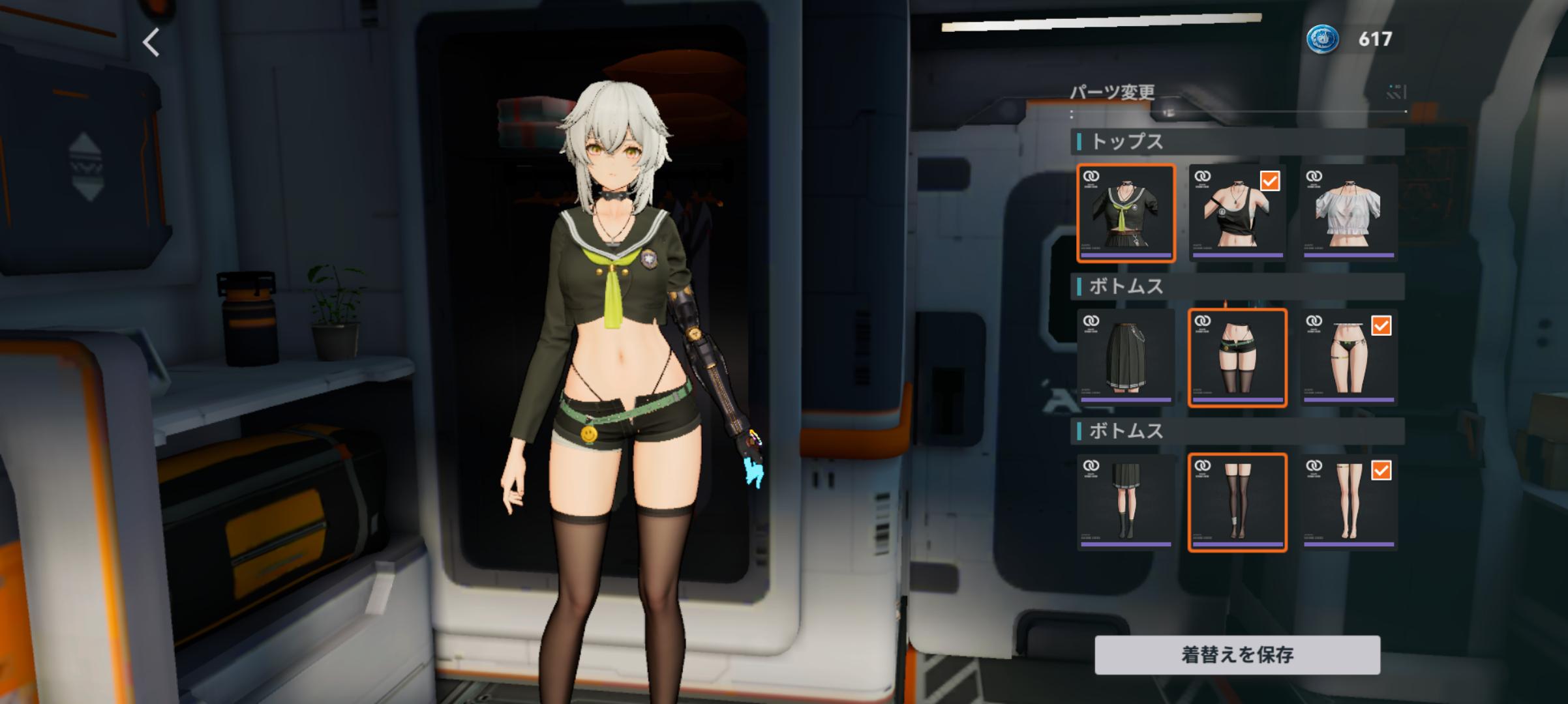
Task: Save outfit with 着替えを保存 button
Action: (x=1237, y=654)
